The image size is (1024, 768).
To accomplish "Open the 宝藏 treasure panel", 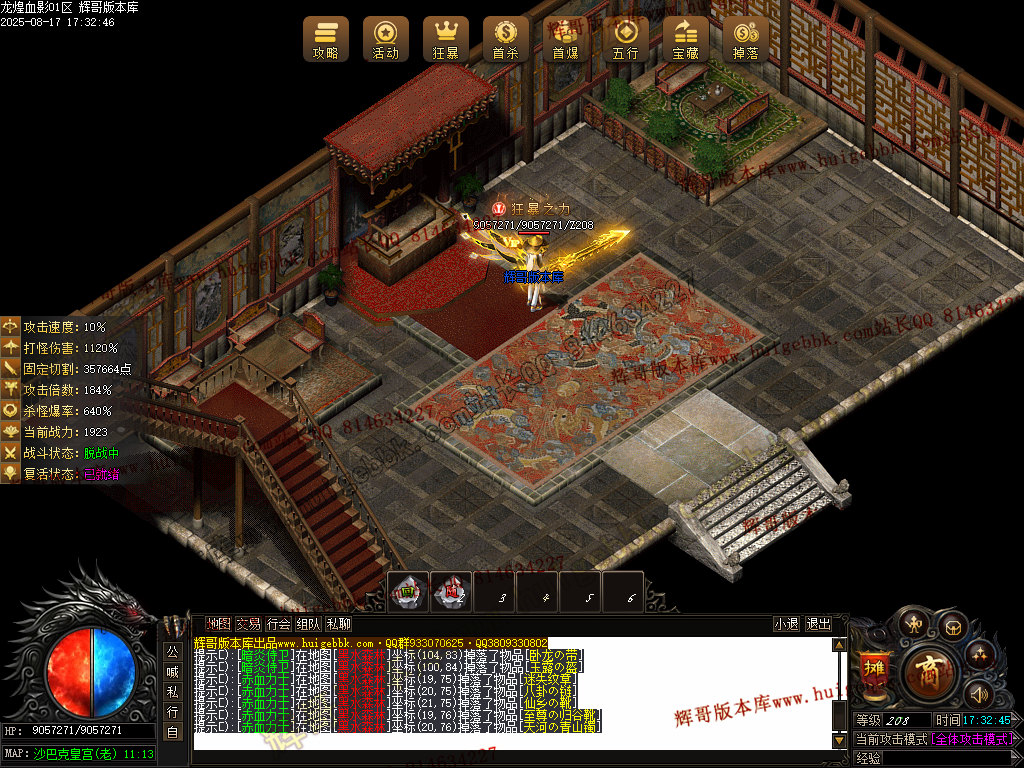I will (686, 39).
